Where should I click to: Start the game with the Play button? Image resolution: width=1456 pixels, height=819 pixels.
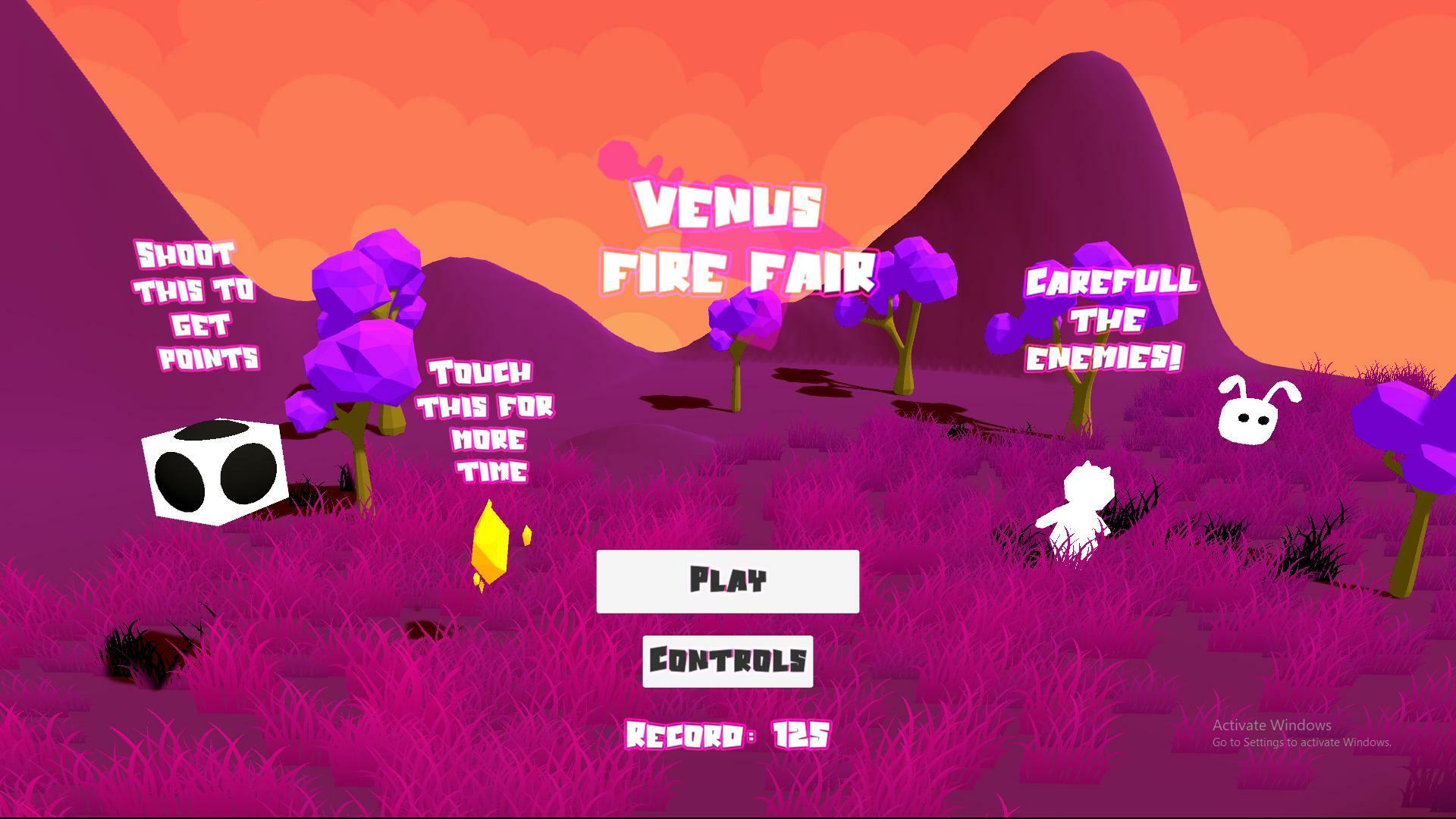(x=727, y=582)
